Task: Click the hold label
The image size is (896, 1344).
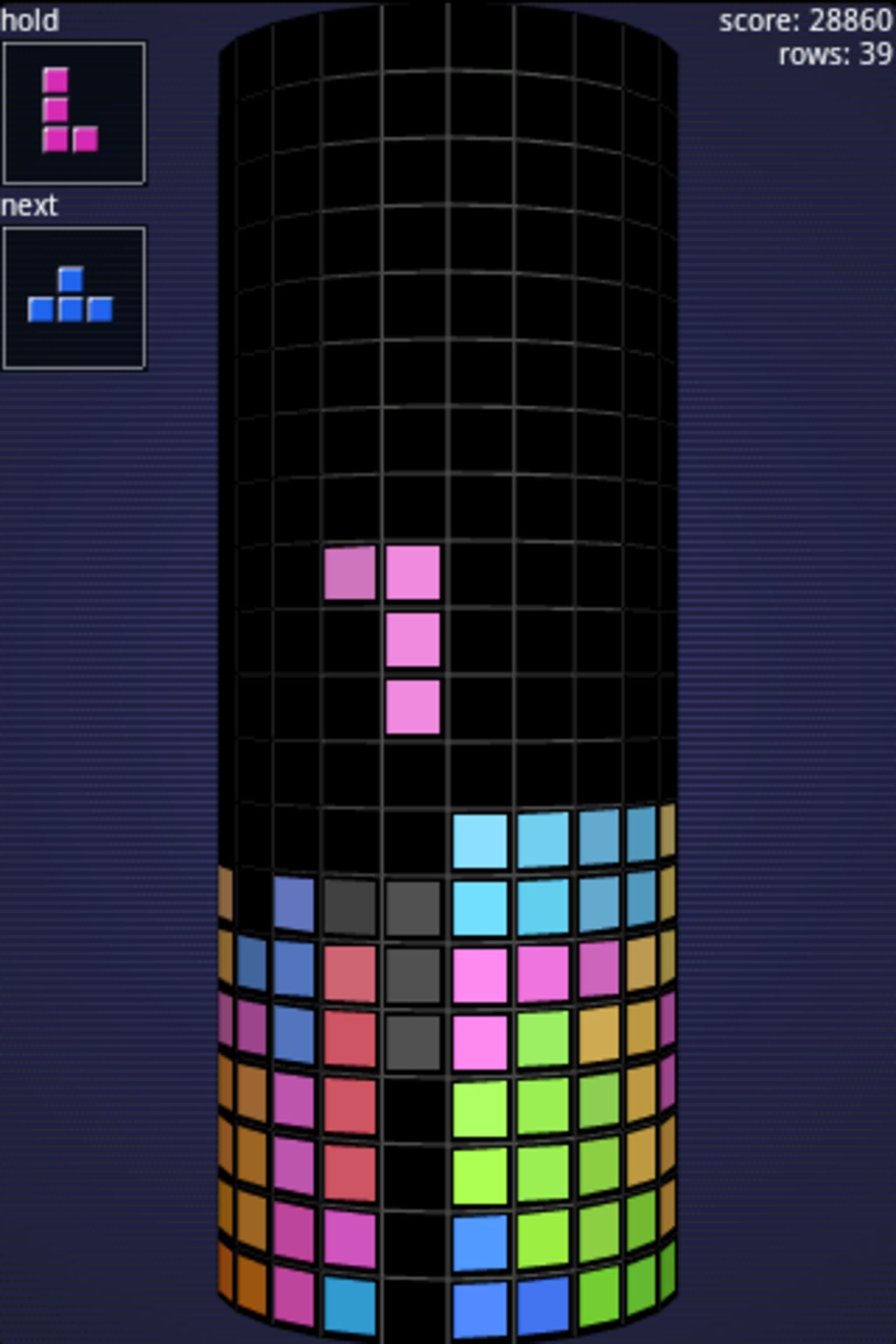Action: point(29,20)
